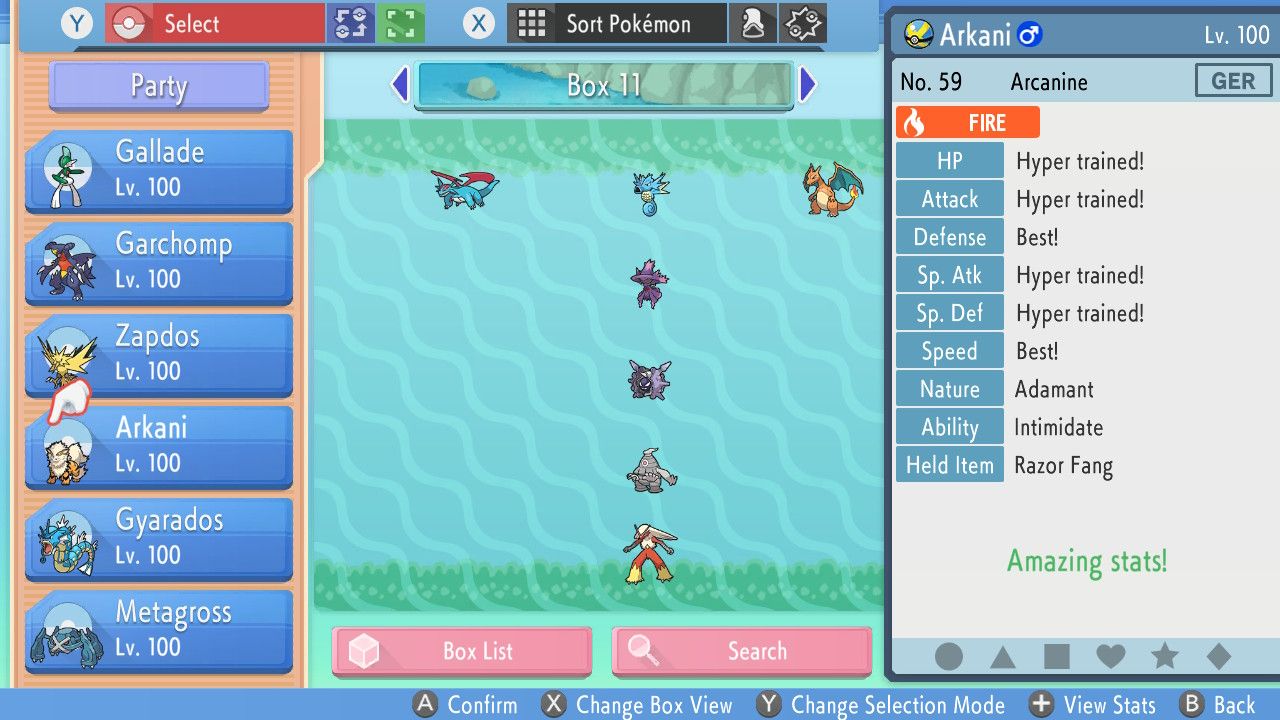Viewport: 1280px width, 720px height.
Task: Open the Box List
Action: (462, 651)
